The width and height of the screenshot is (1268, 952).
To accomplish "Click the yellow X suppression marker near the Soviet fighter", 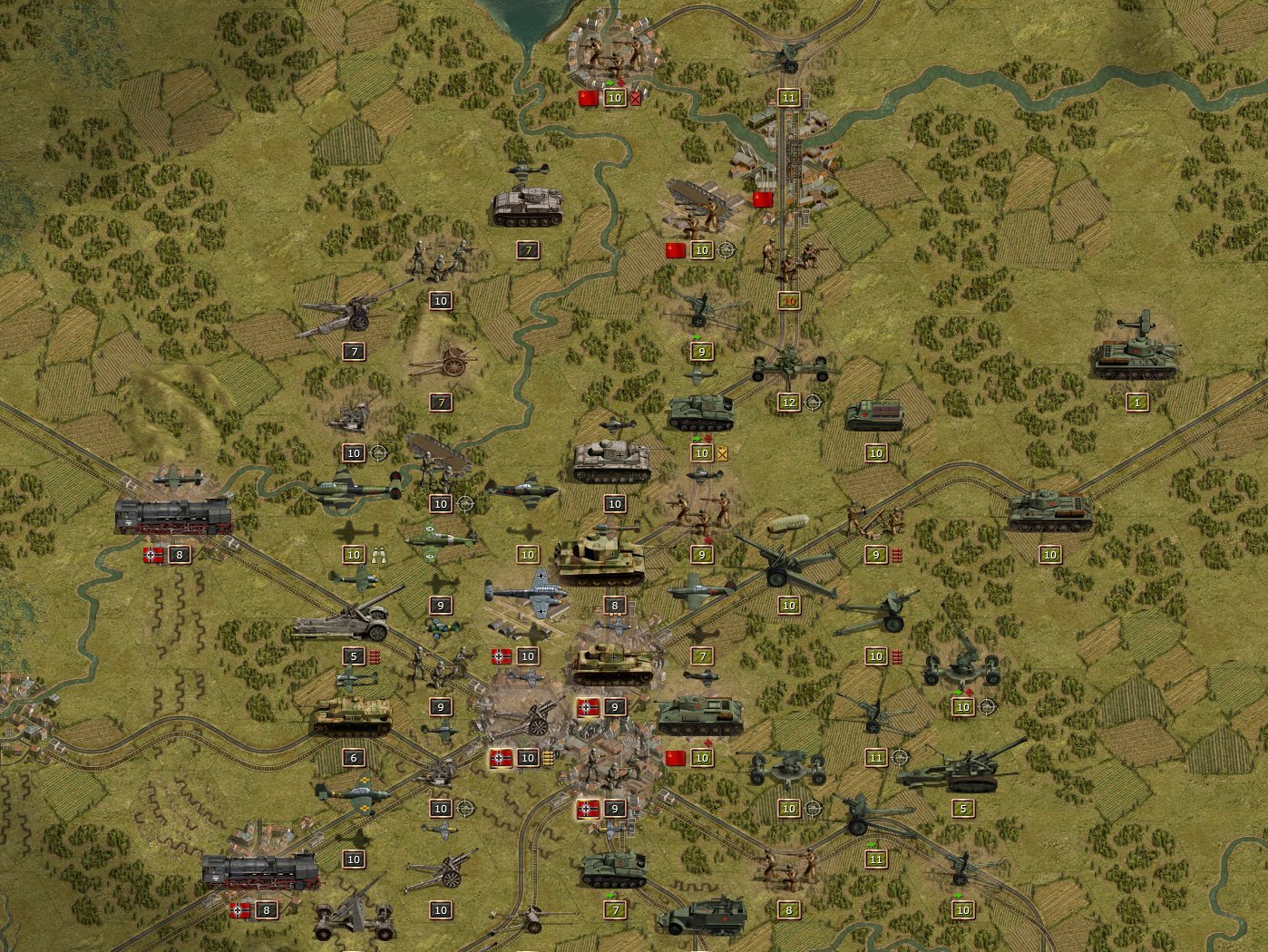I will 722,453.
